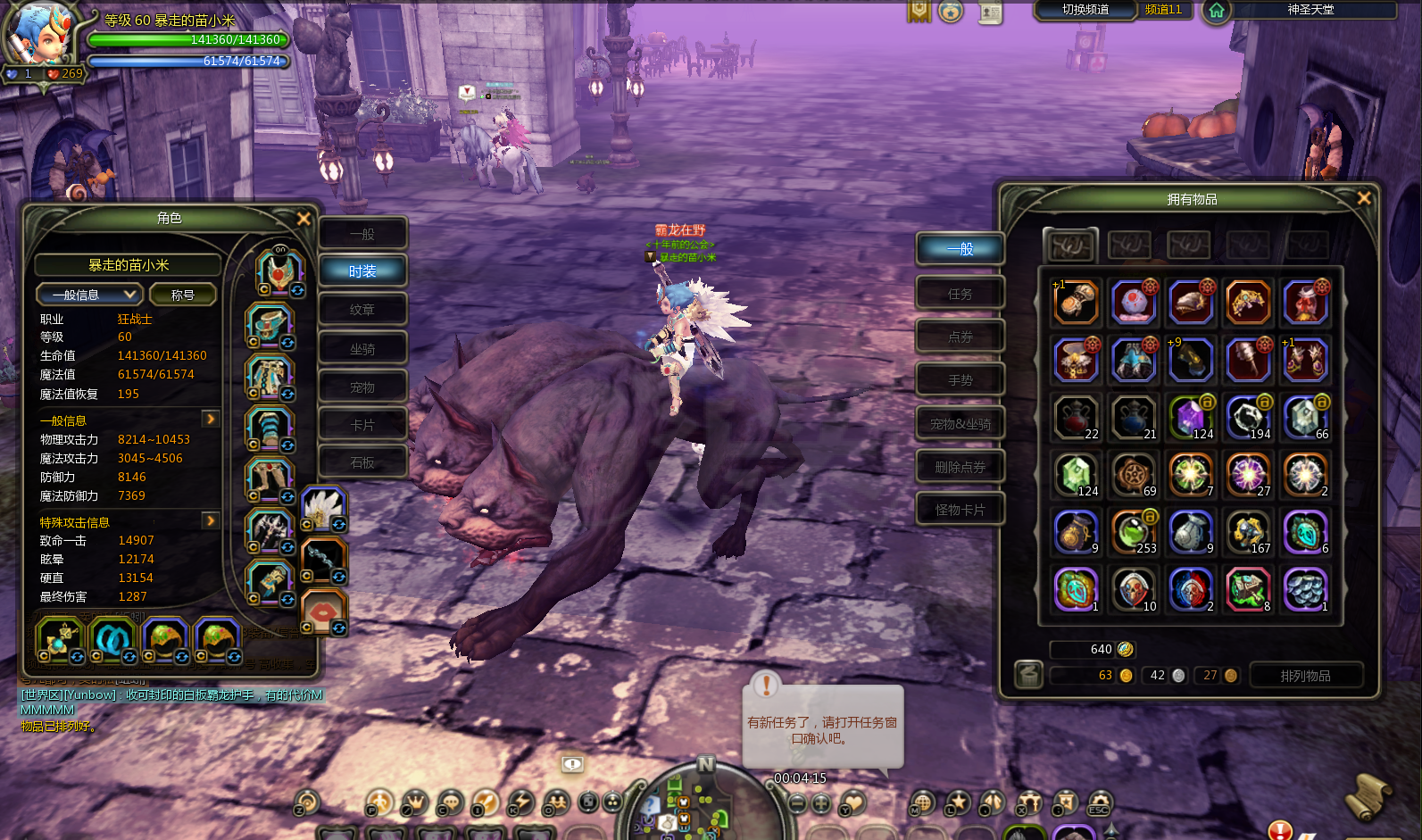This screenshot has height=840, width=1422.
Task: Switch to the 时装 costume tab
Action: (x=362, y=271)
